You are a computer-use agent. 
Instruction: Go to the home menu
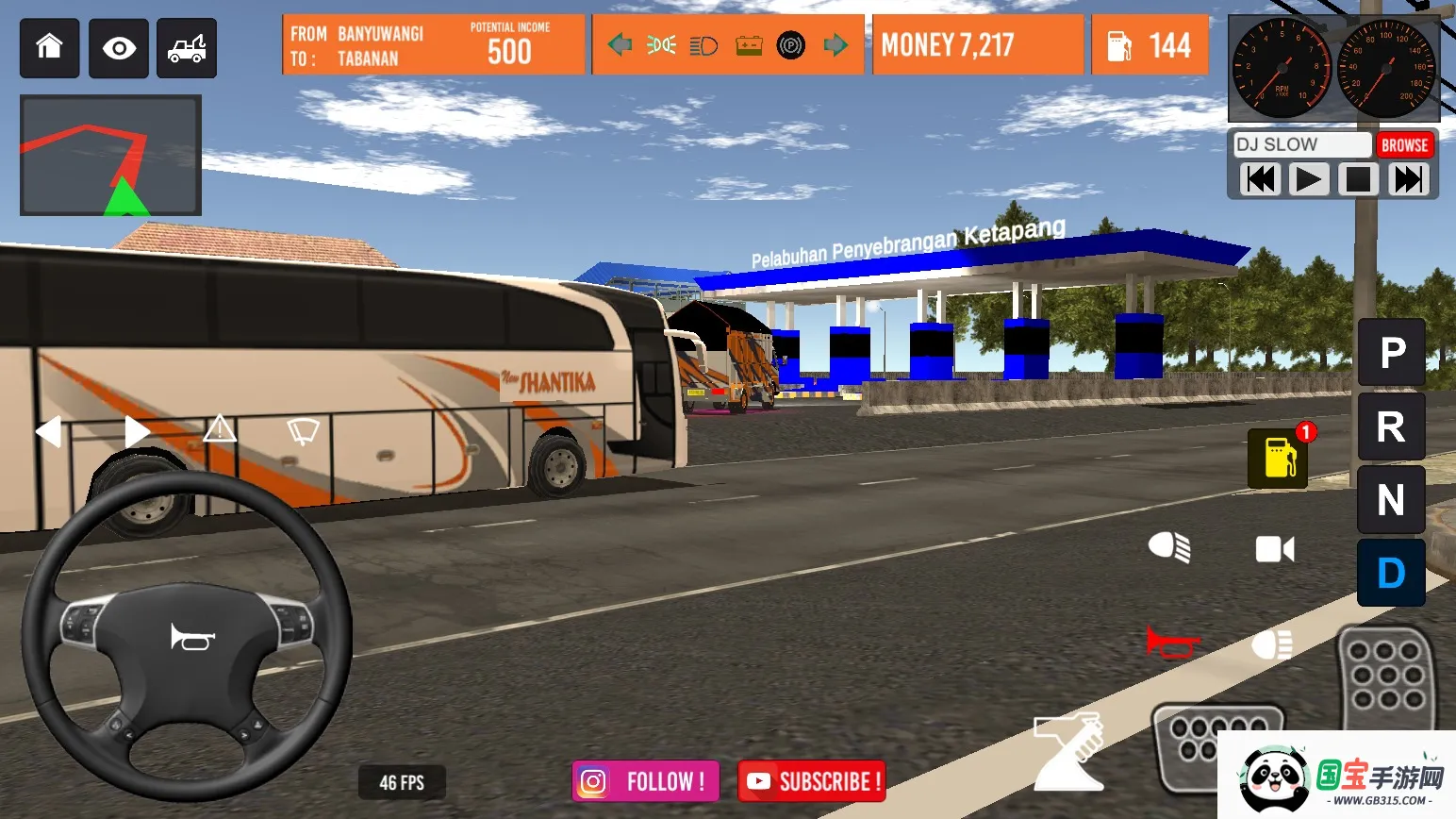(x=49, y=48)
